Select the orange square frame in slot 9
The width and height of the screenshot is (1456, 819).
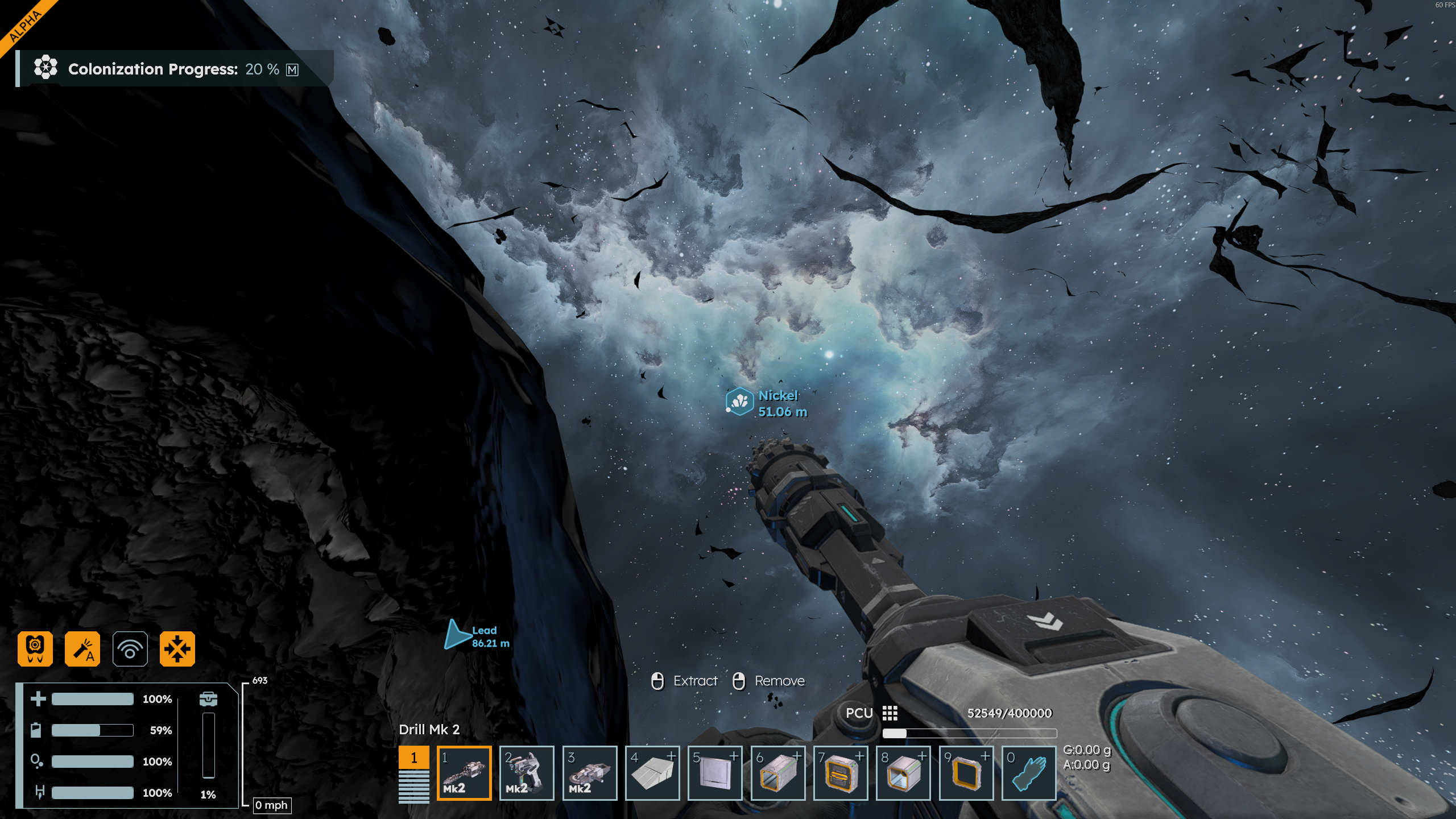(x=966, y=772)
